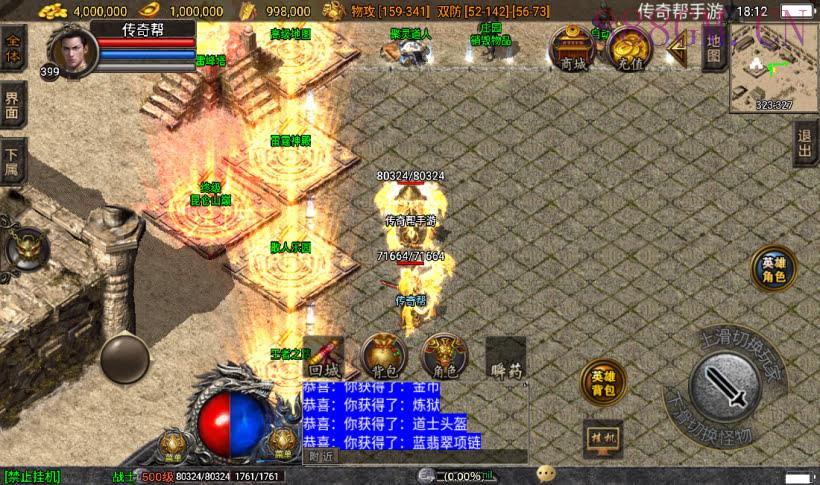The width and height of the screenshot is (820, 485).
Task: Switch to the 附近 nearby chat channel
Action: [322, 456]
